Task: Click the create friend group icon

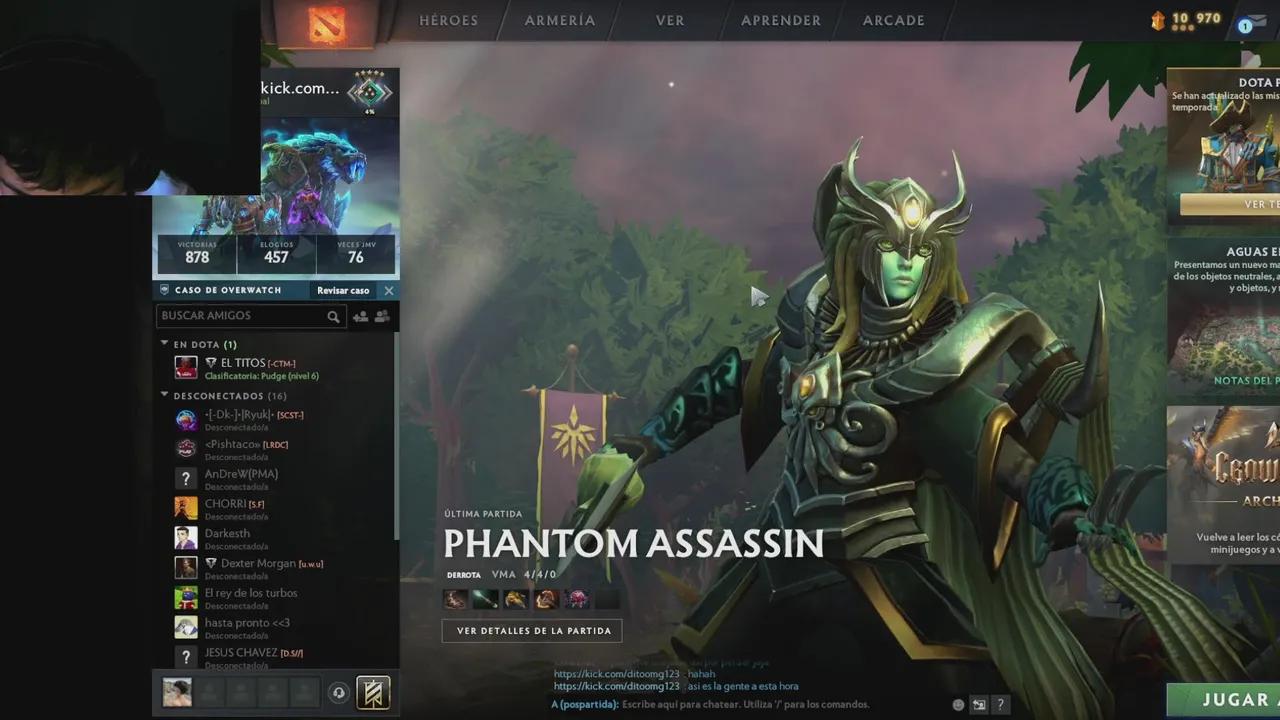Action: tap(382, 316)
